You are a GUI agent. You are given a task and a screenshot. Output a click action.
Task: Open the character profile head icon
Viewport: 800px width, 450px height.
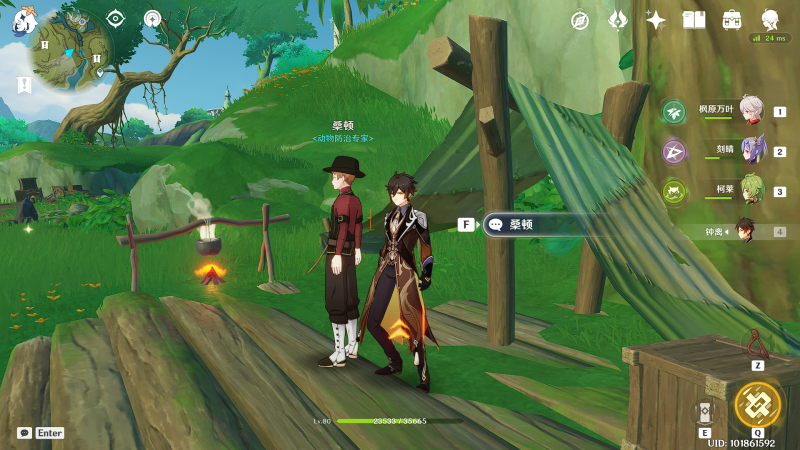click(770, 20)
